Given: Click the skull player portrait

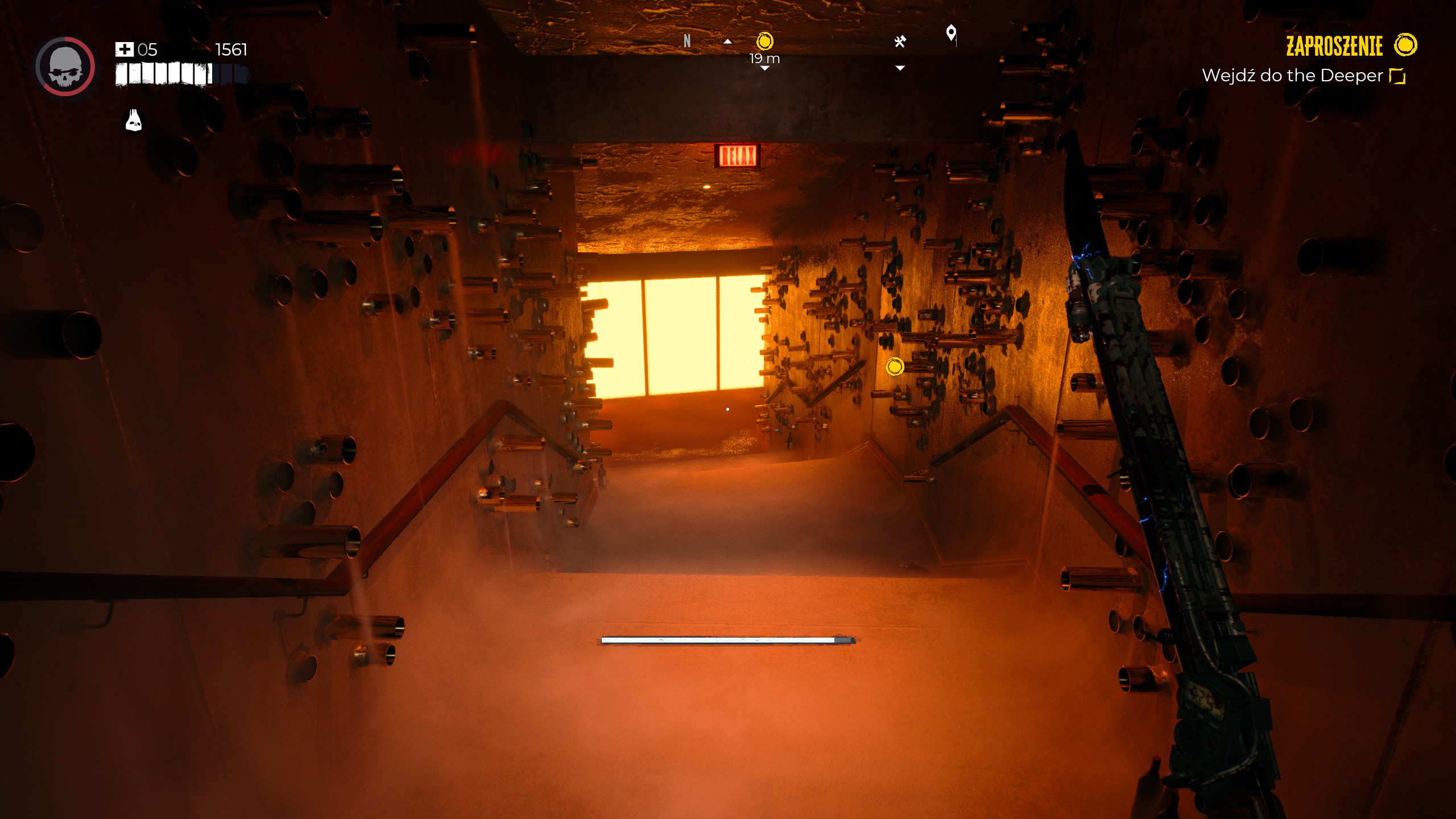Looking at the screenshot, I should pos(65,67).
